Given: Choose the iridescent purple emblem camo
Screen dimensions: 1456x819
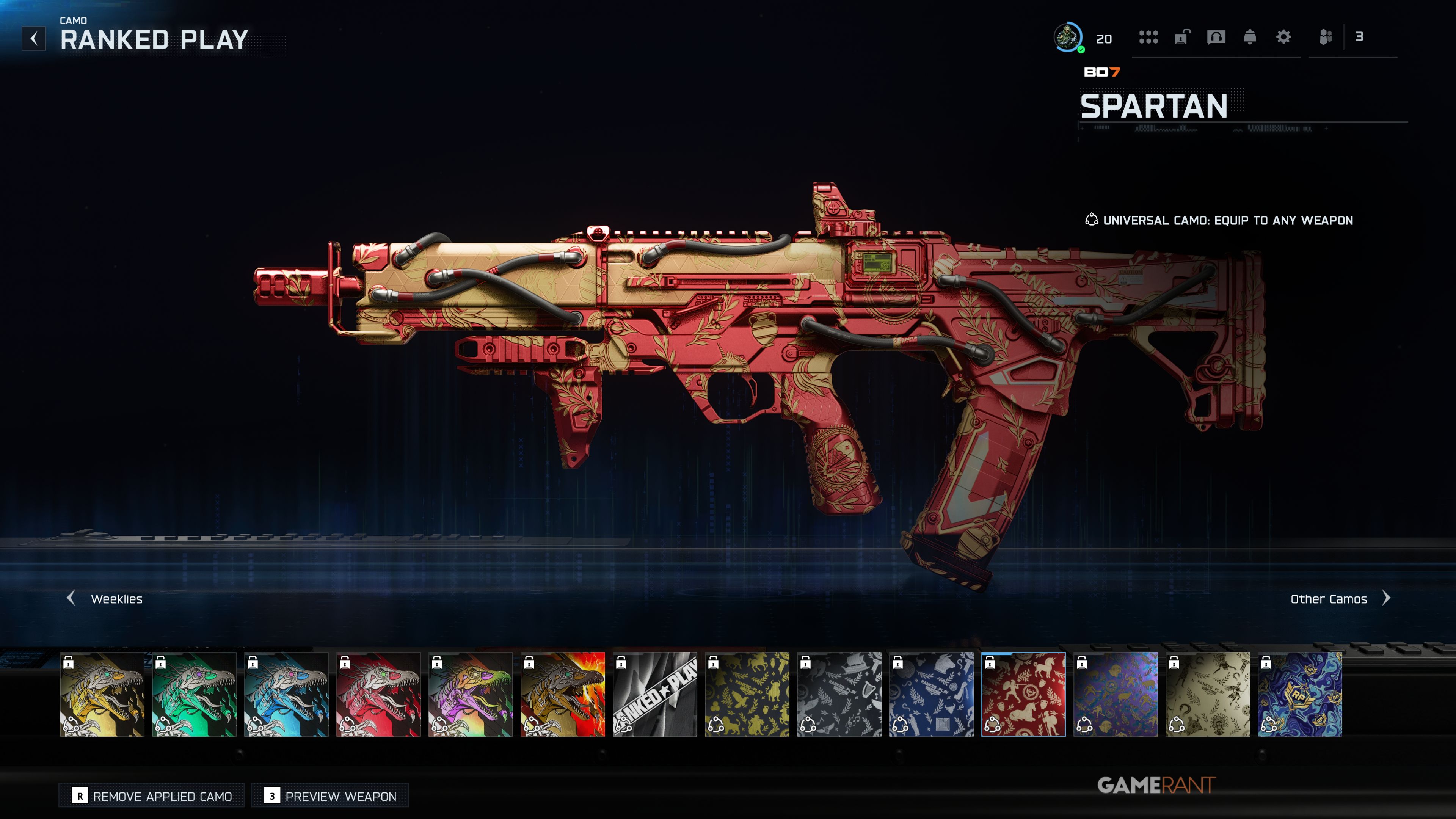Looking at the screenshot, I should pos(1115,694).
